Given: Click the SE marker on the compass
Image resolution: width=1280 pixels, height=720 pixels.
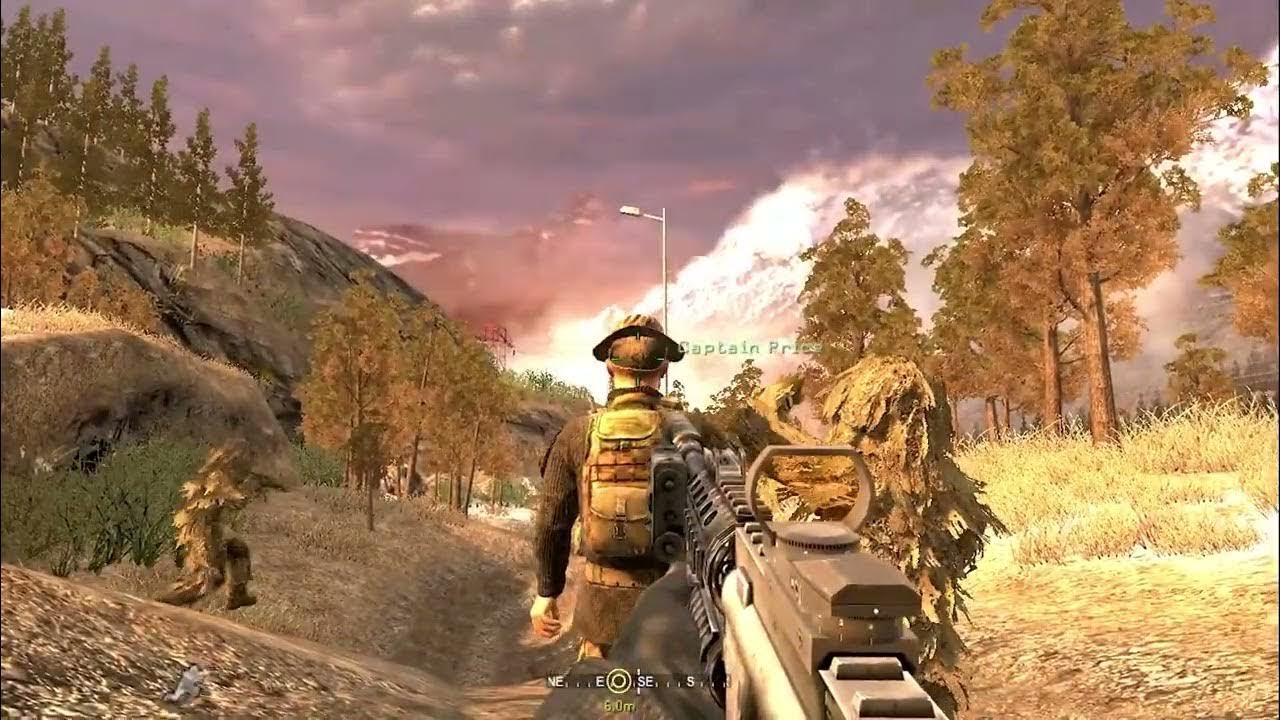Looking at the screenshot, I should point(646,682).
